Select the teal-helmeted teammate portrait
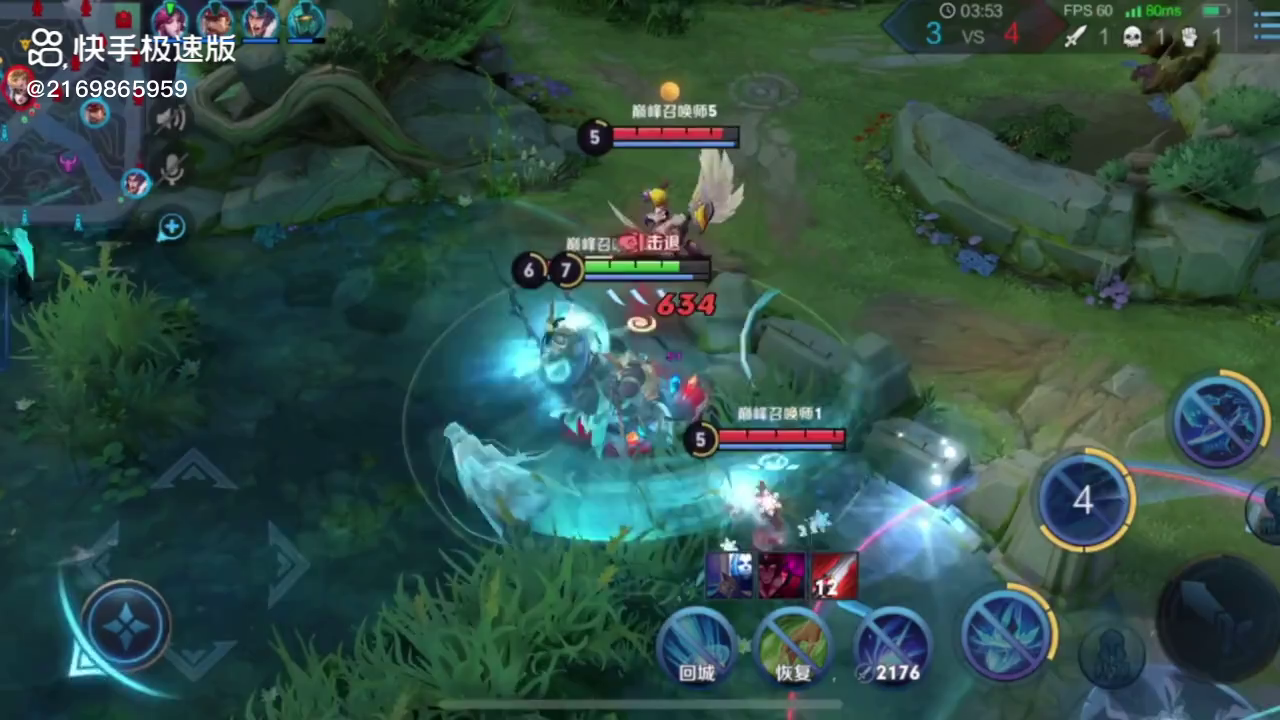 click(x=306, y=20)
